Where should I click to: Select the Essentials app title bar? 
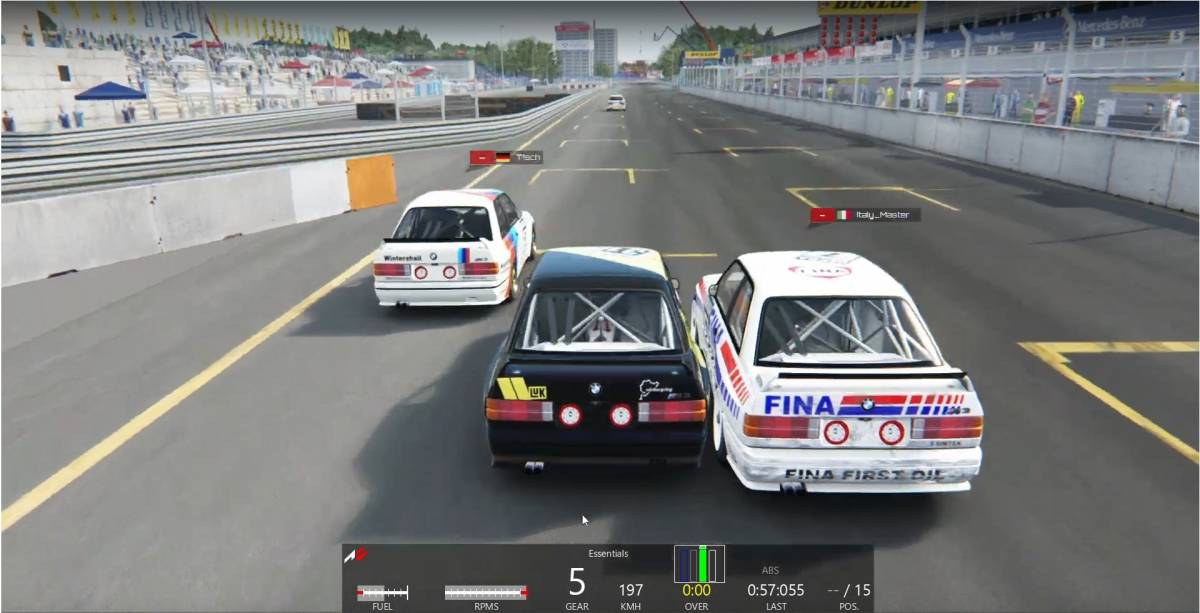(608, 553)
